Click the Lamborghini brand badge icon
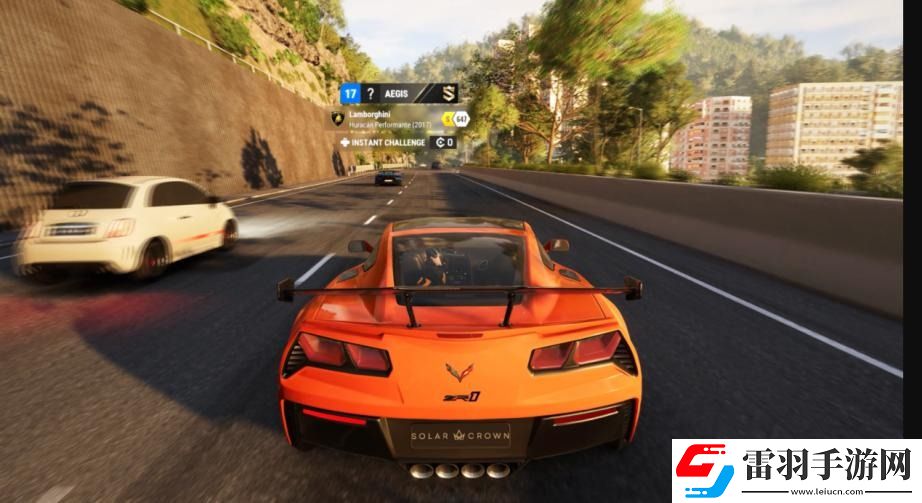The height and width of the screenshot is (503, 922). tap(337, 118)
